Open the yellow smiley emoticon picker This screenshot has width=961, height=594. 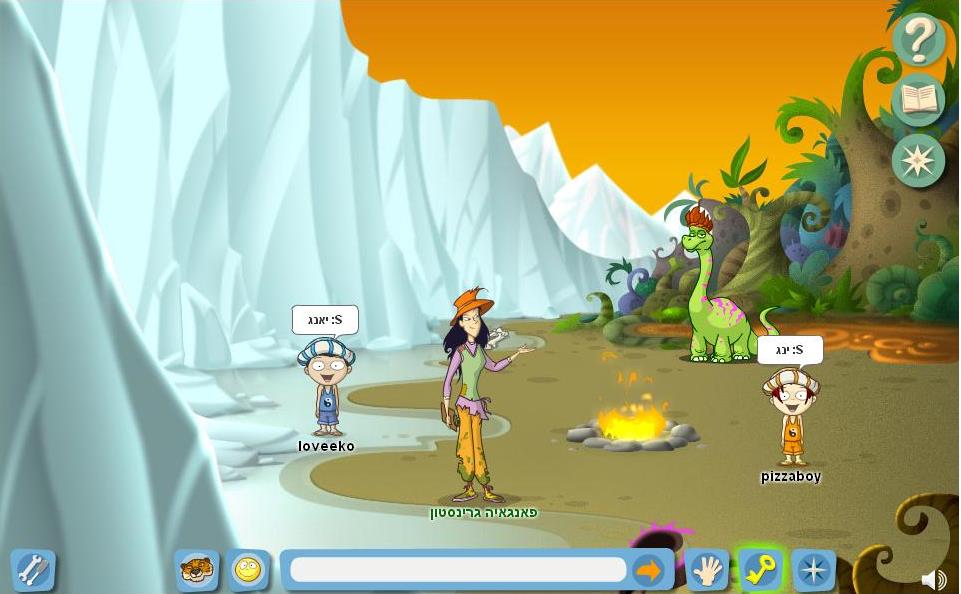(247, 570)
